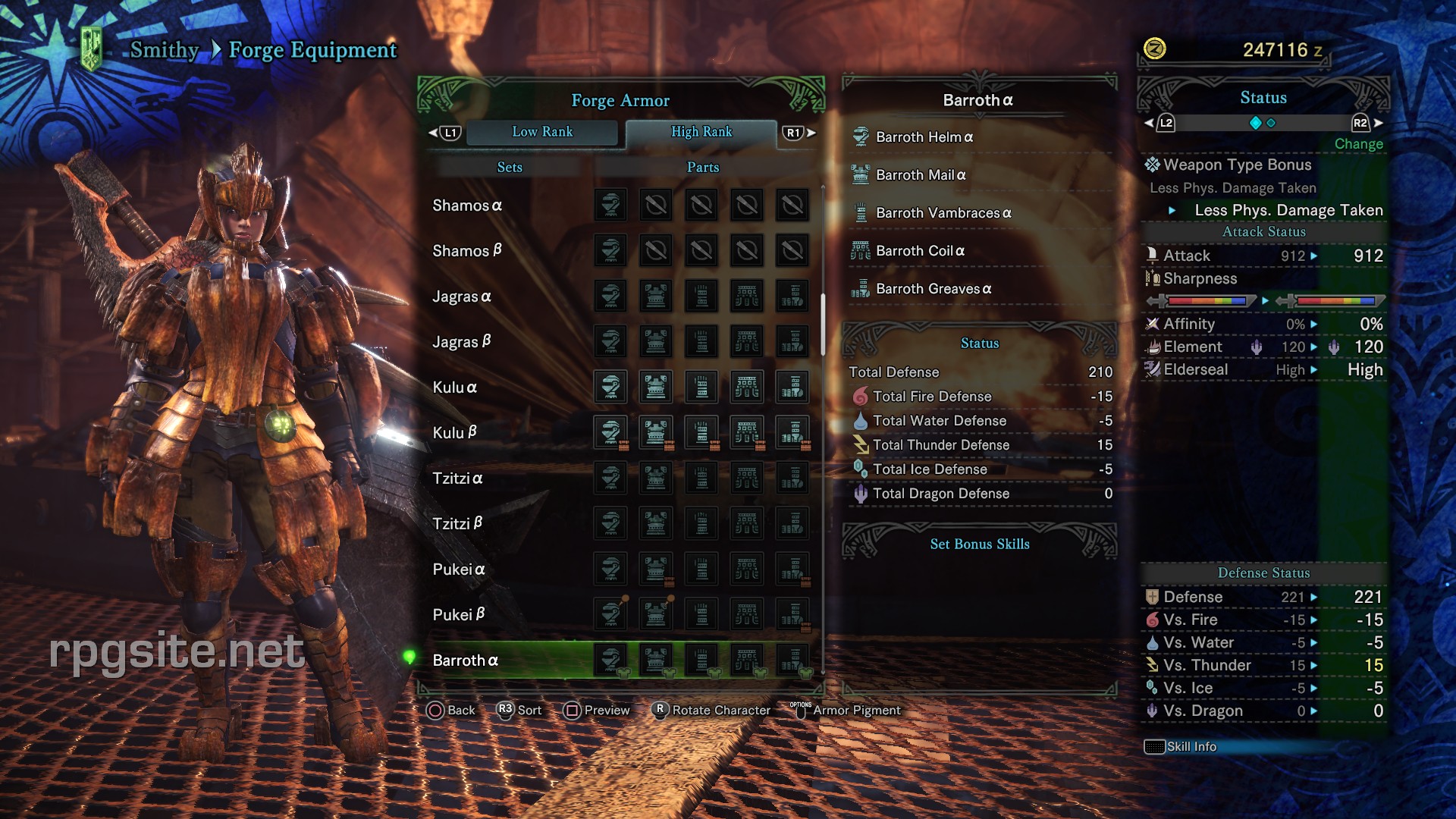Image resolution: width=1456 pixels, height=819 pixels.
Task: Click the Barroth Greaves α icon
Action: (861, 289)
